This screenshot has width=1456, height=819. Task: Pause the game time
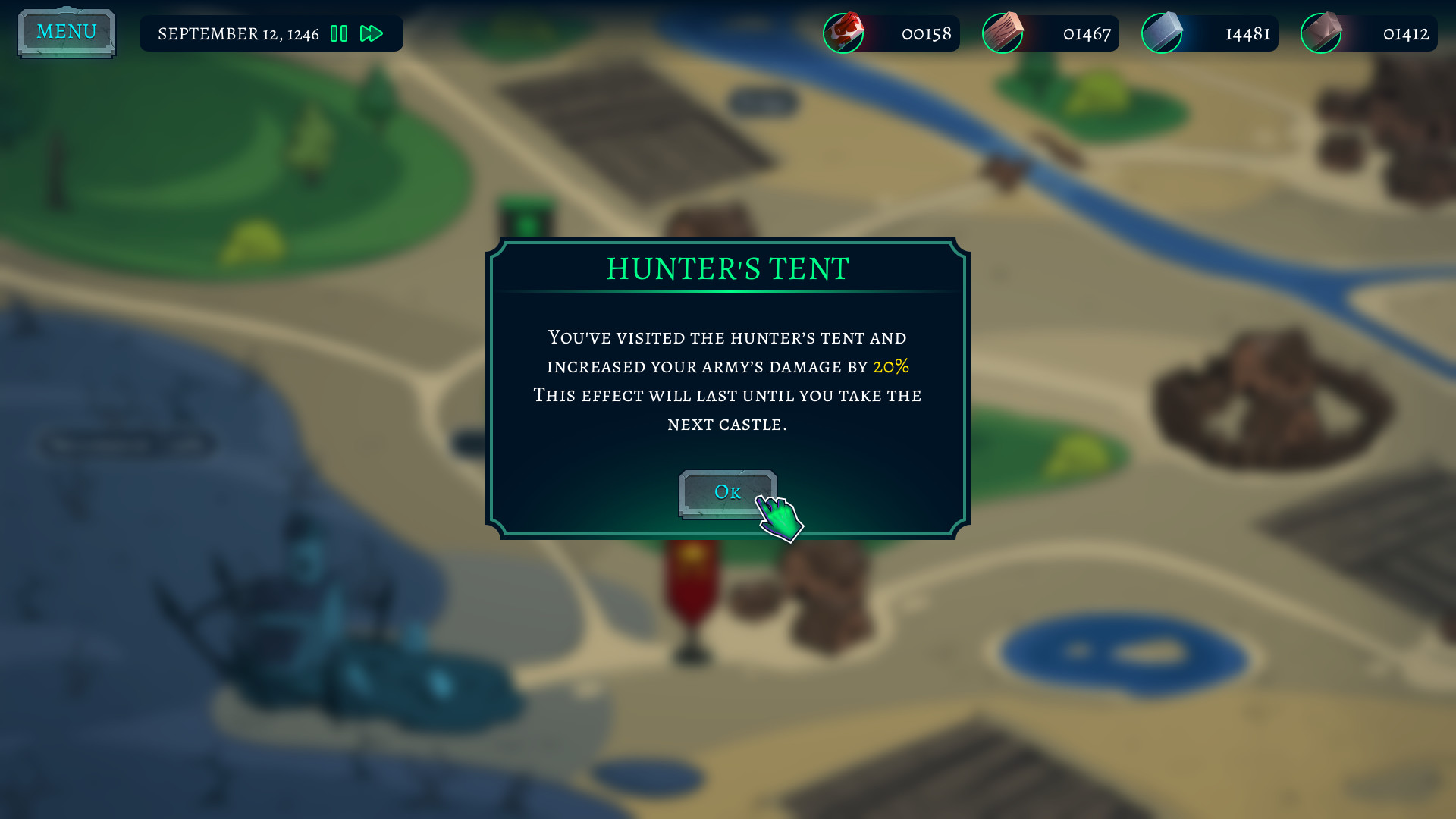[339, 33]
